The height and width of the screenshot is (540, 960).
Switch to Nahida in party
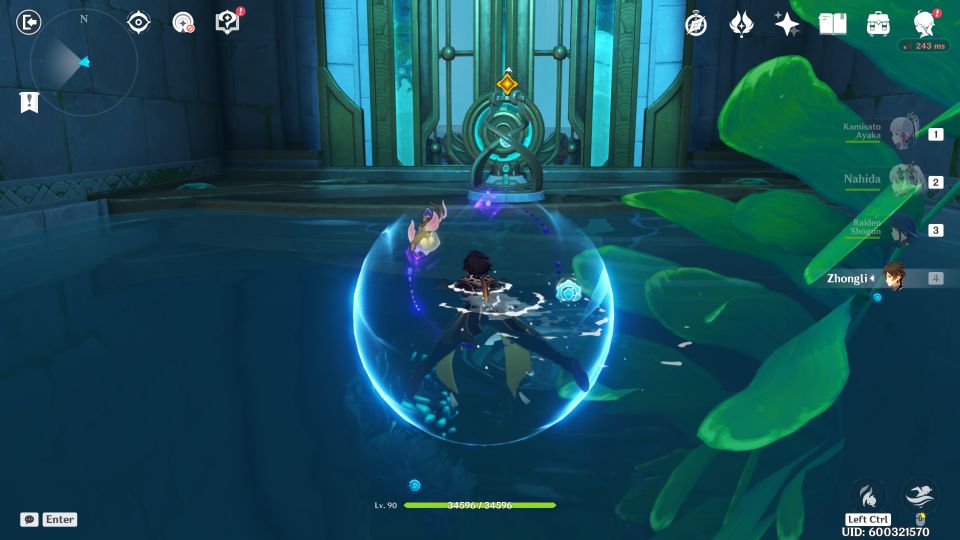pyautogui.click(x=905, y=181)
